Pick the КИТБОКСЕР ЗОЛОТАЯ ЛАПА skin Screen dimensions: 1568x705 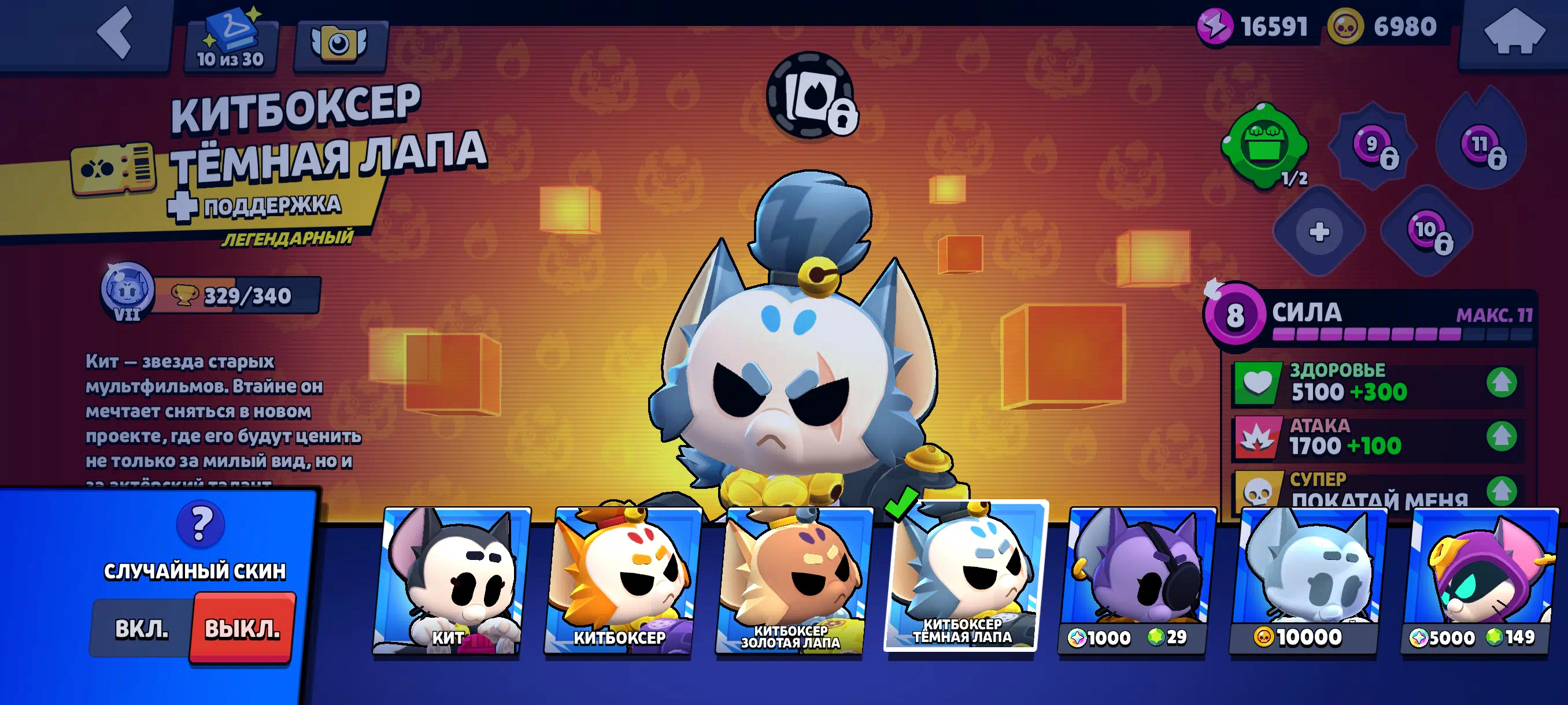pos(793,581)
